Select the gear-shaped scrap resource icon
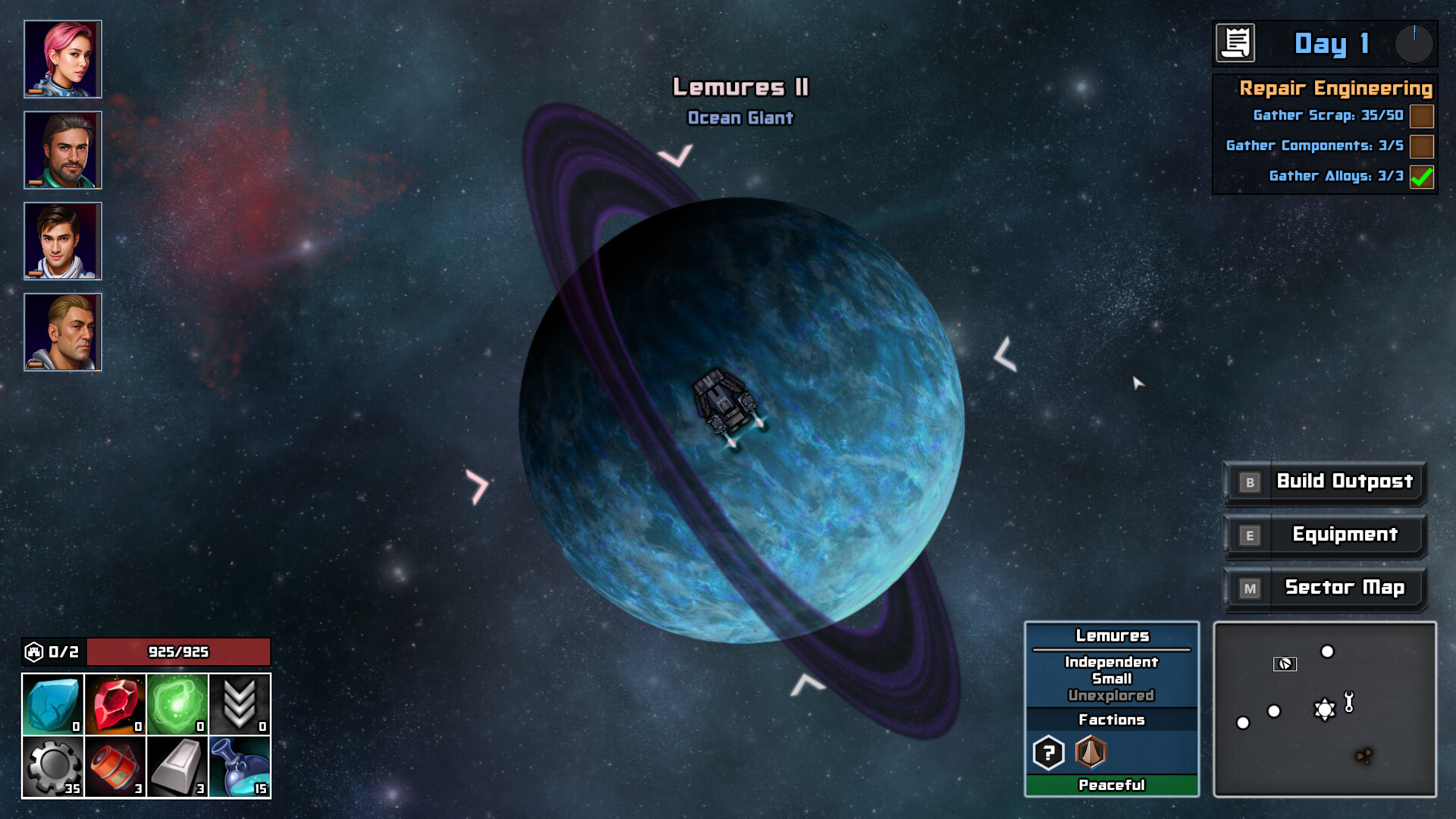1456x819 pixels. (52, 766)
